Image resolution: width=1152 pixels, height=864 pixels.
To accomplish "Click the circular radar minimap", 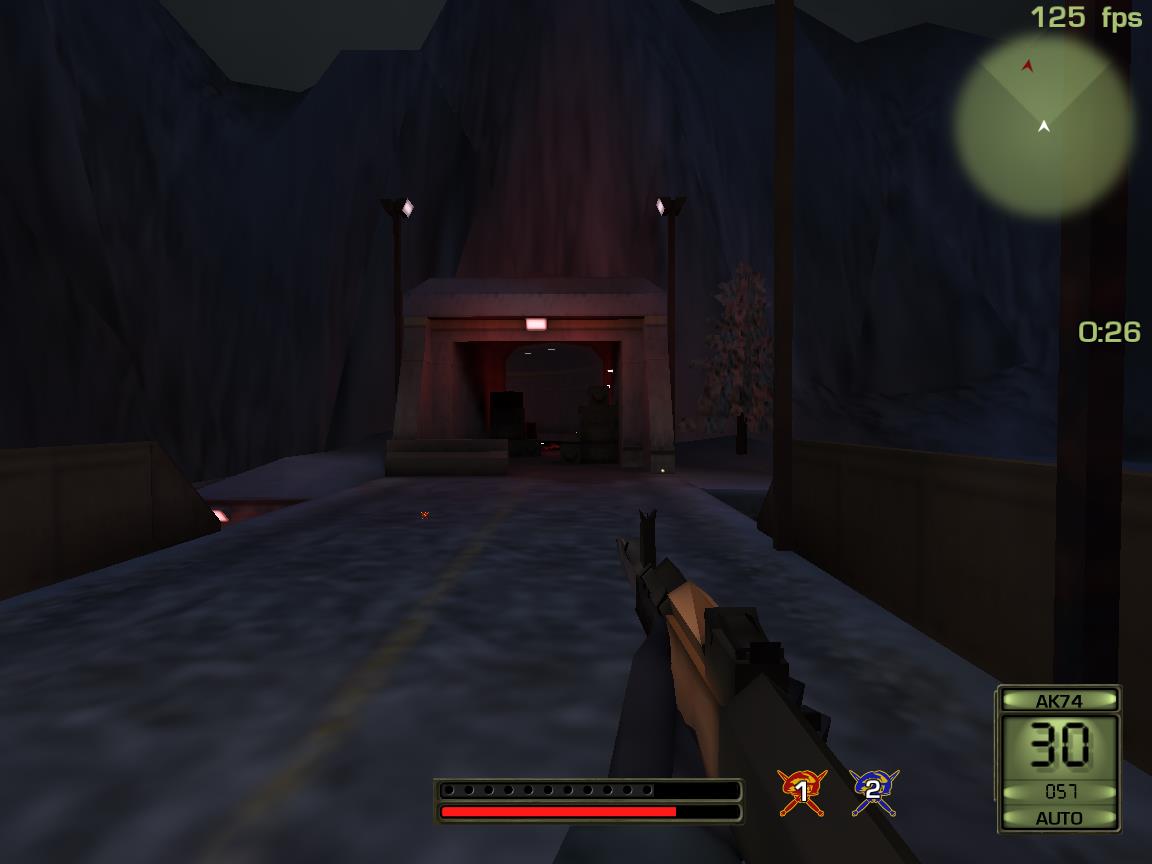I will coord(1043,125).
